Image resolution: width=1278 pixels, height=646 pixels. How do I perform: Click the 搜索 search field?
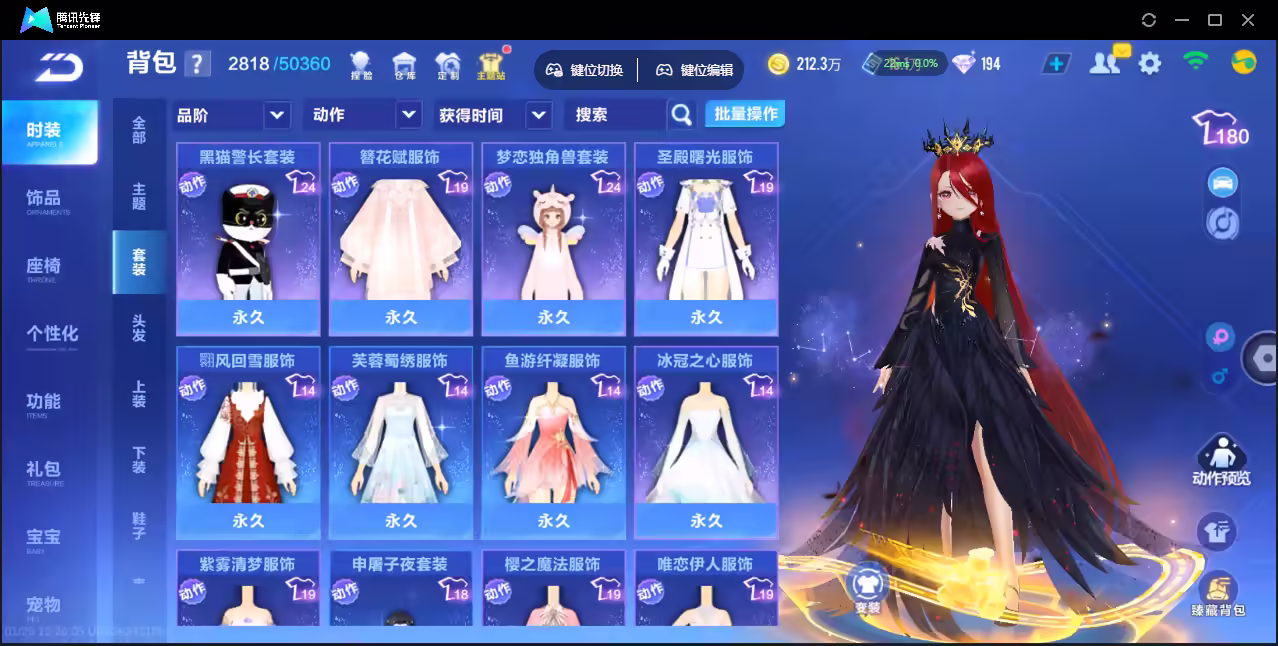tap(613, 115)
